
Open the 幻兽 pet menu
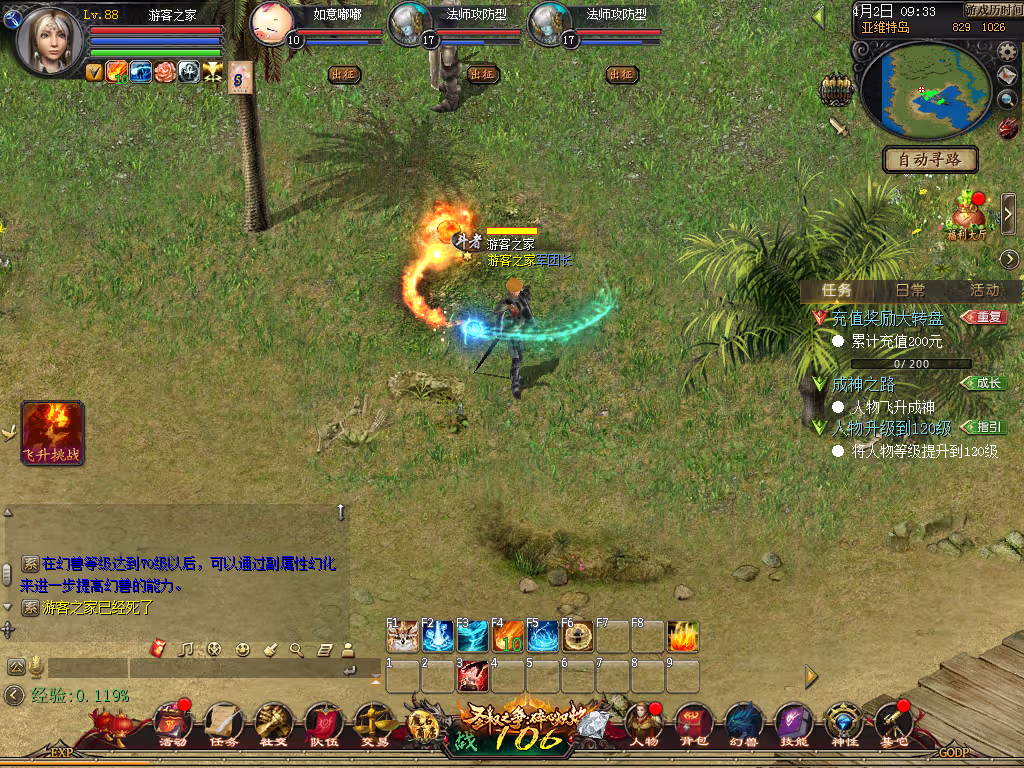743,723
